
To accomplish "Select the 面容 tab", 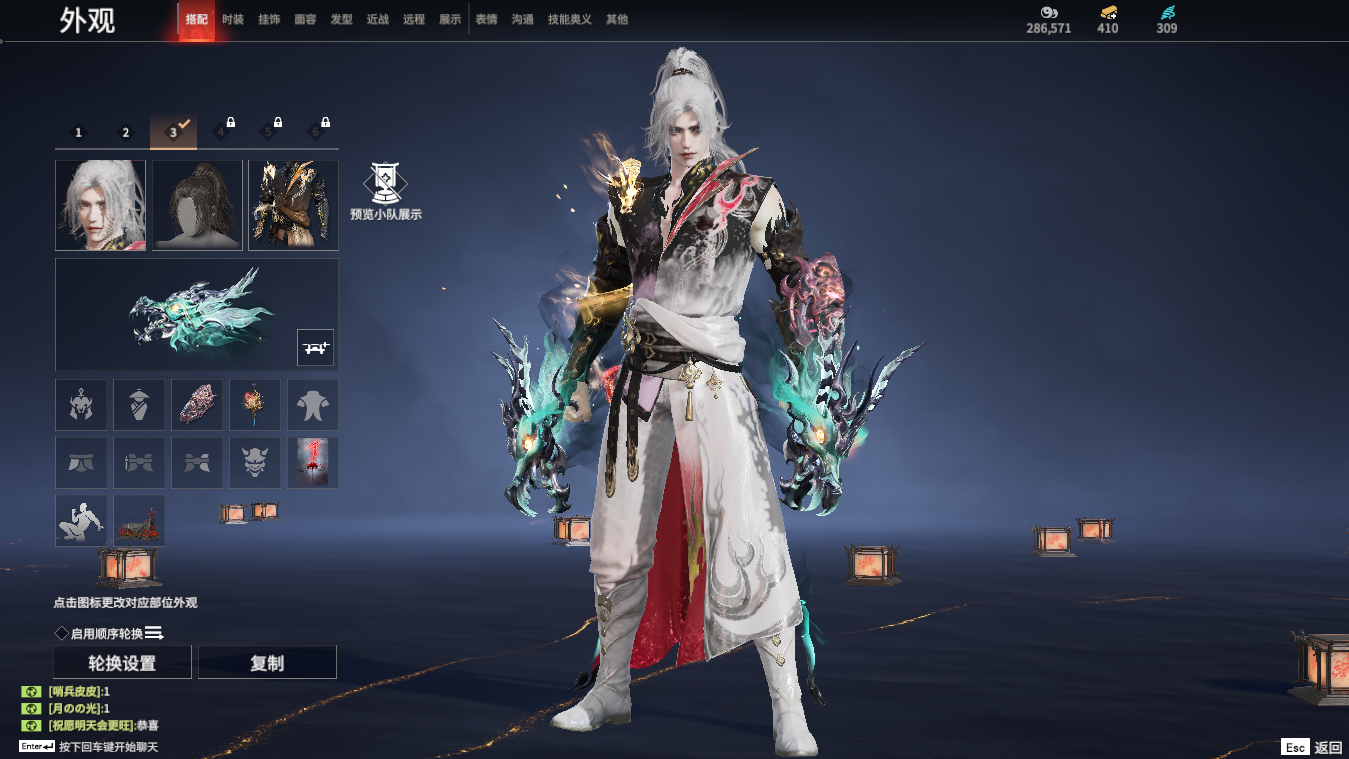I will pyautogui.click(x=305, y=19).
